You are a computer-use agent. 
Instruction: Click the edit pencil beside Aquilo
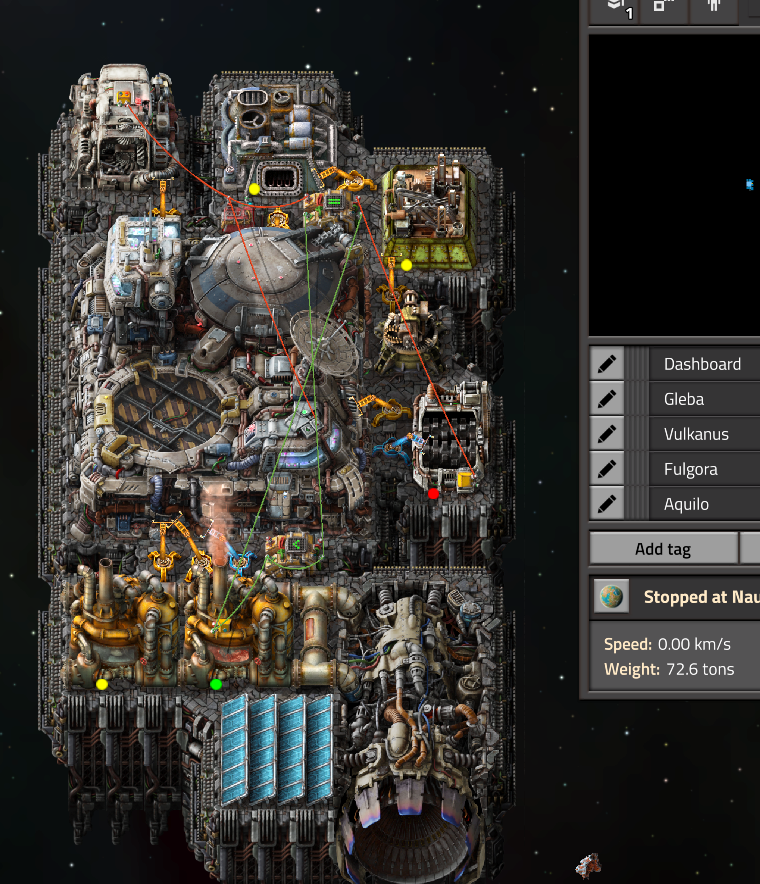coord(606,504)
